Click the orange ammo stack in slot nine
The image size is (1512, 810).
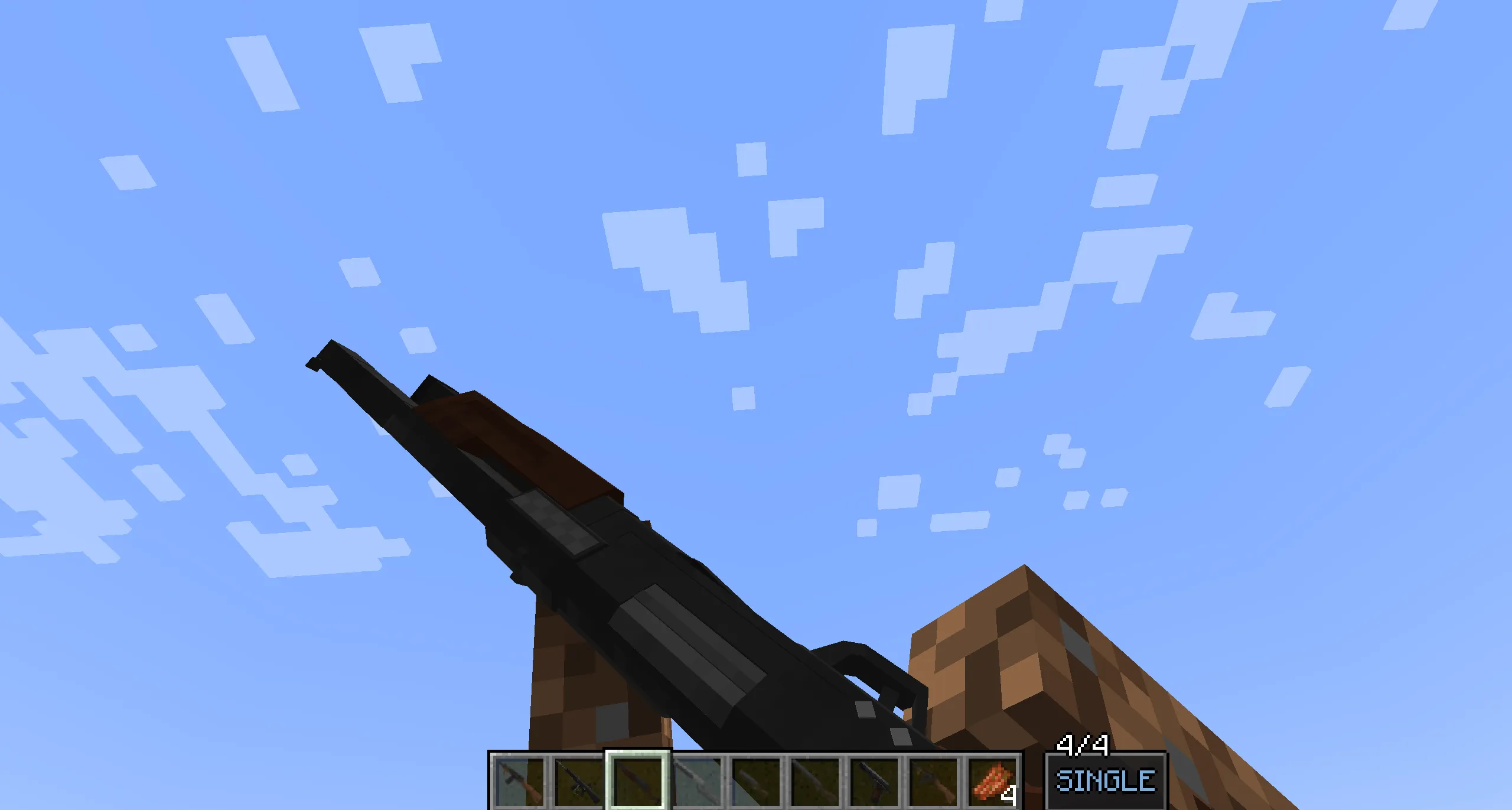coord(992,779)
